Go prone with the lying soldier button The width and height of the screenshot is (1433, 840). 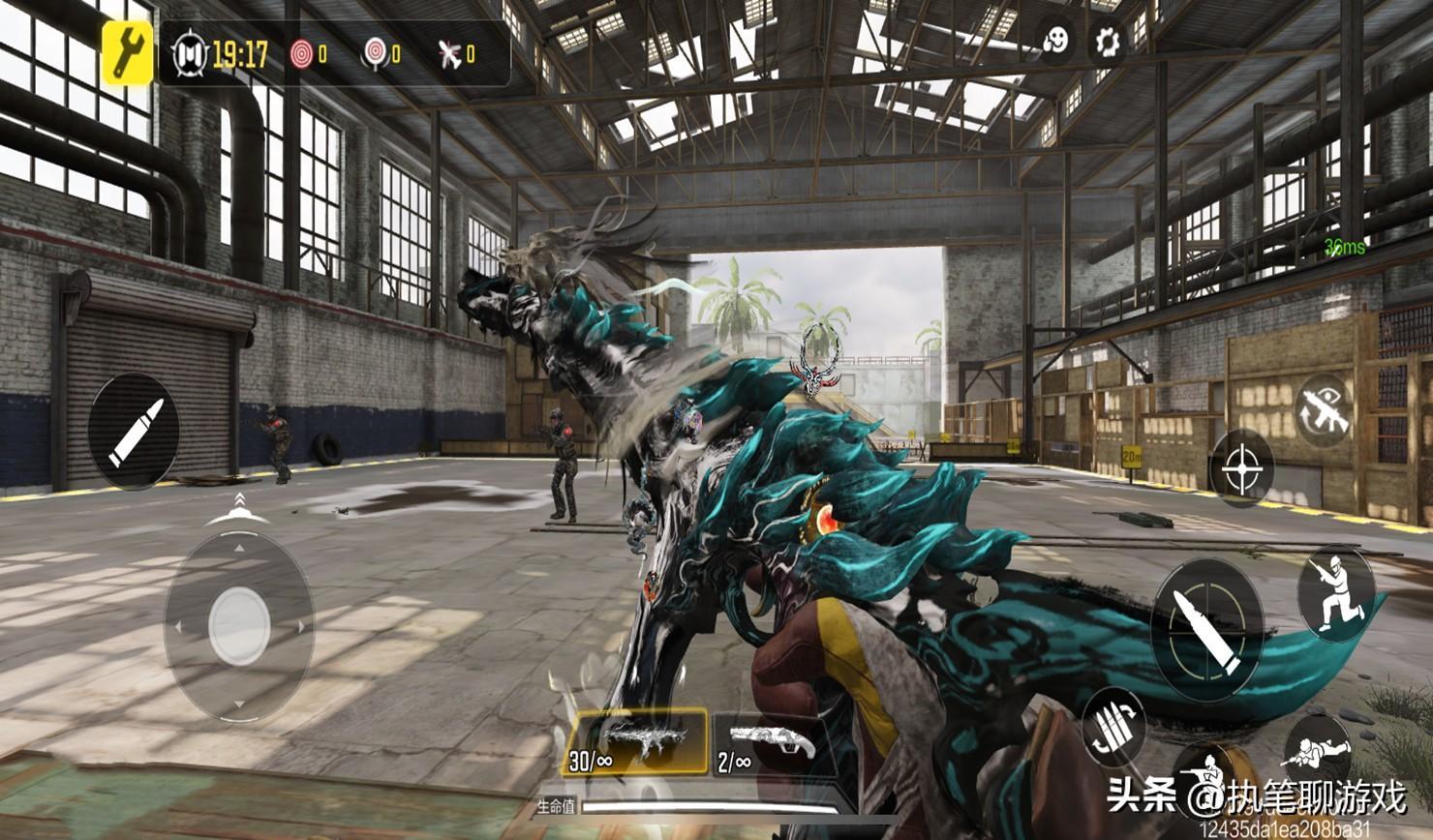(x=1317, y=750)
